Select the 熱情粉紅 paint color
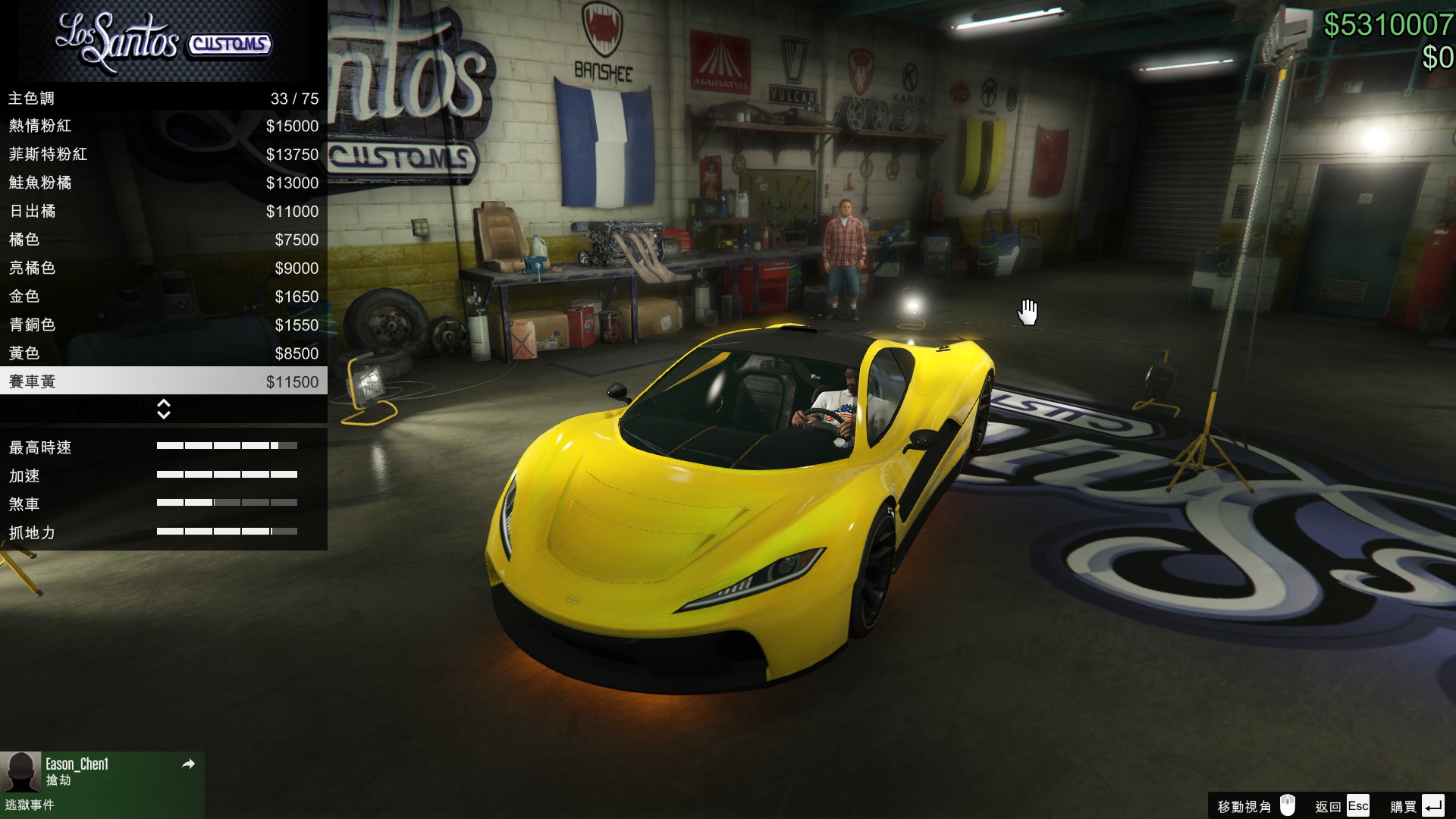1456x819 pixels. pos(163,126)
